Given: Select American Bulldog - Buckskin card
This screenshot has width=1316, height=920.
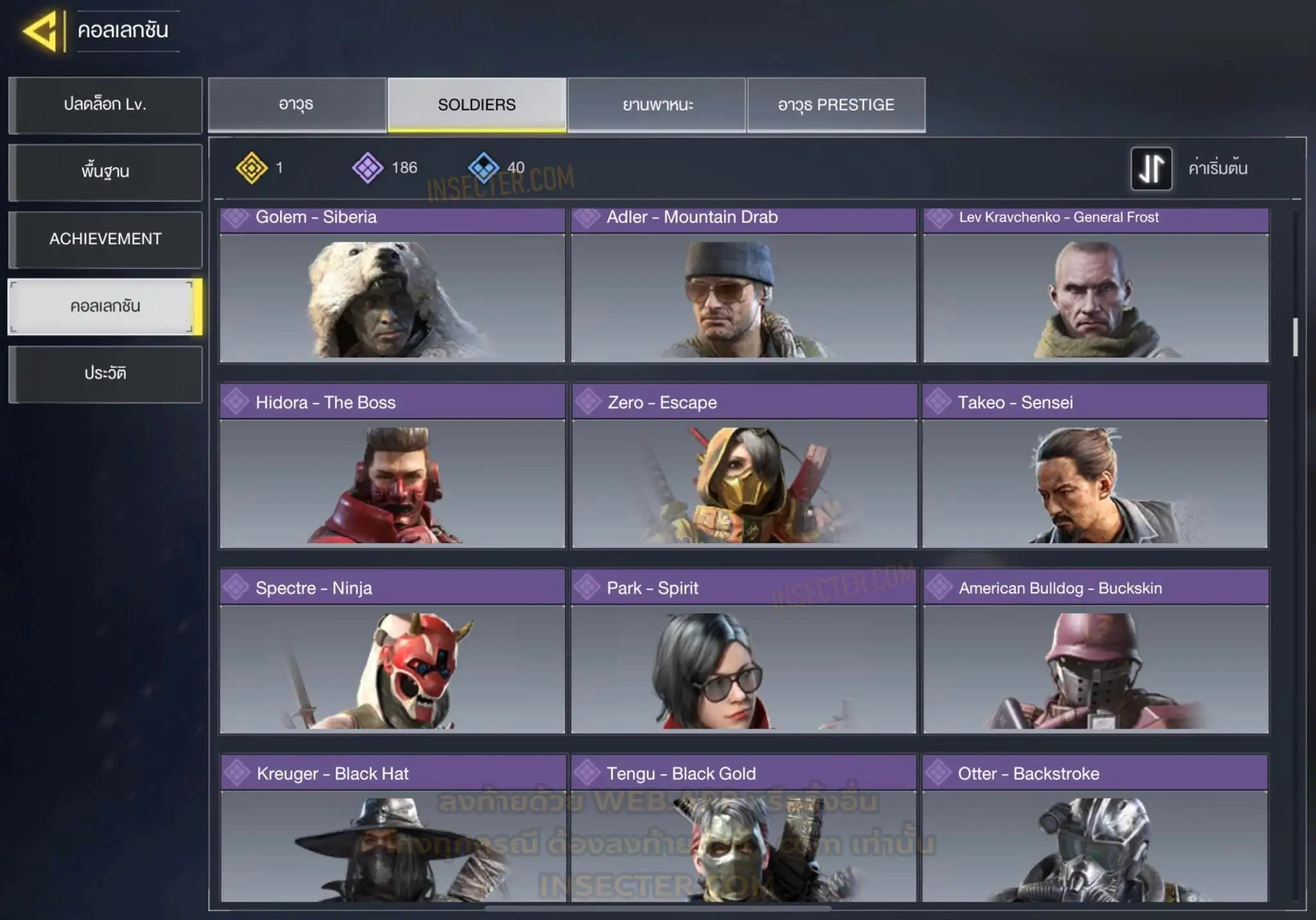Looking at the screenshot, I should point(1096,651).
